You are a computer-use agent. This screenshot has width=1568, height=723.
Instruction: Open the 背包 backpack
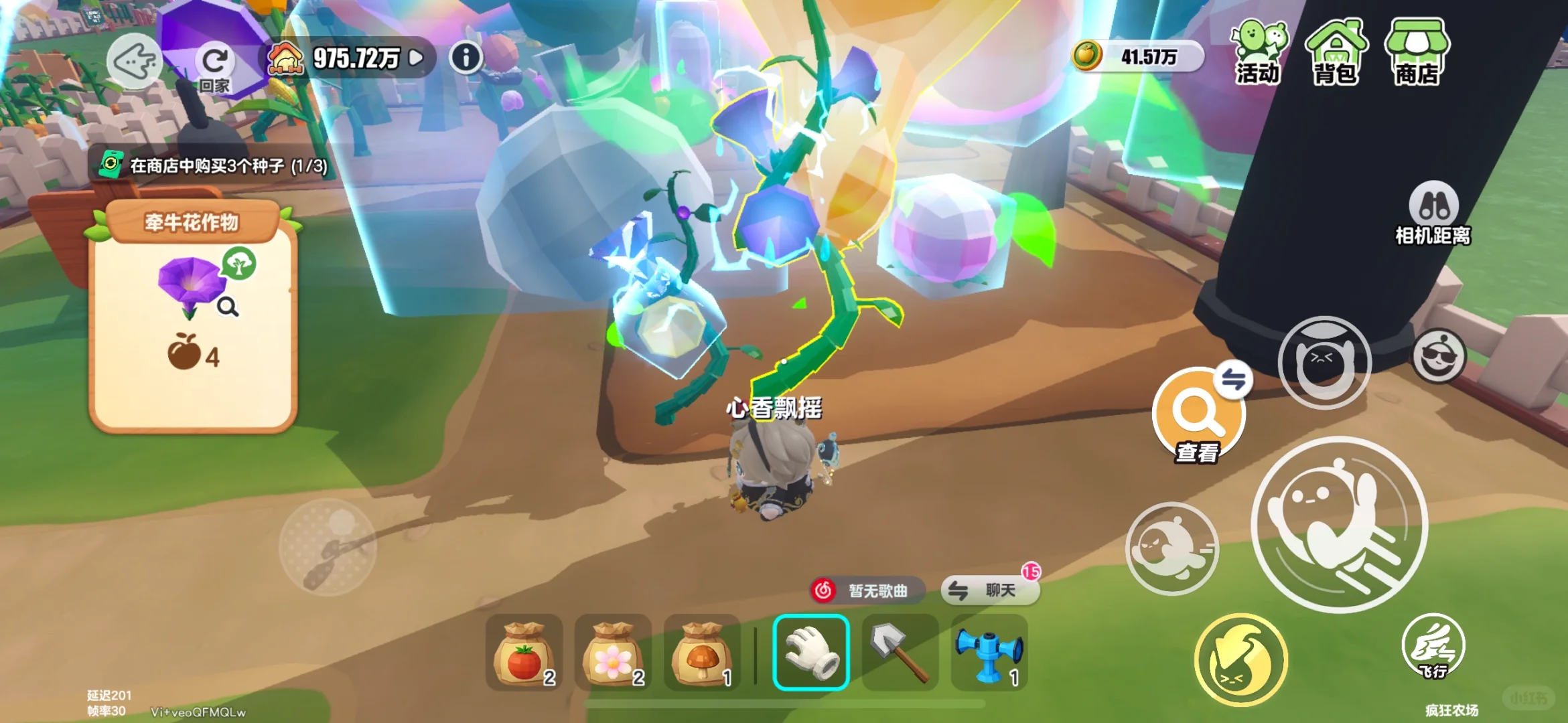click(1335, 52)
